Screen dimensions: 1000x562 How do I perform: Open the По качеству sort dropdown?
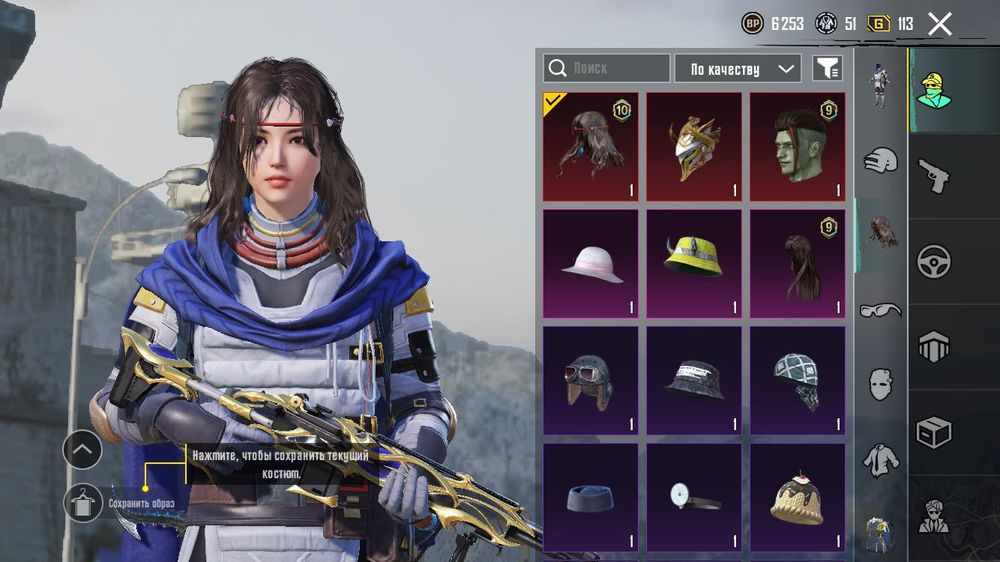[x=738, y=68]
